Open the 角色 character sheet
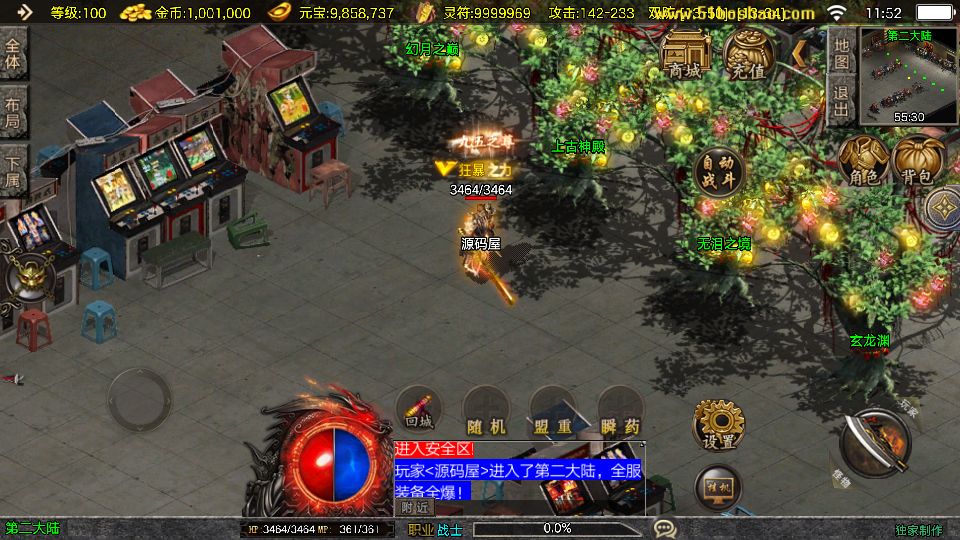This screenshot has height=540, width=960. coord(863,162)
